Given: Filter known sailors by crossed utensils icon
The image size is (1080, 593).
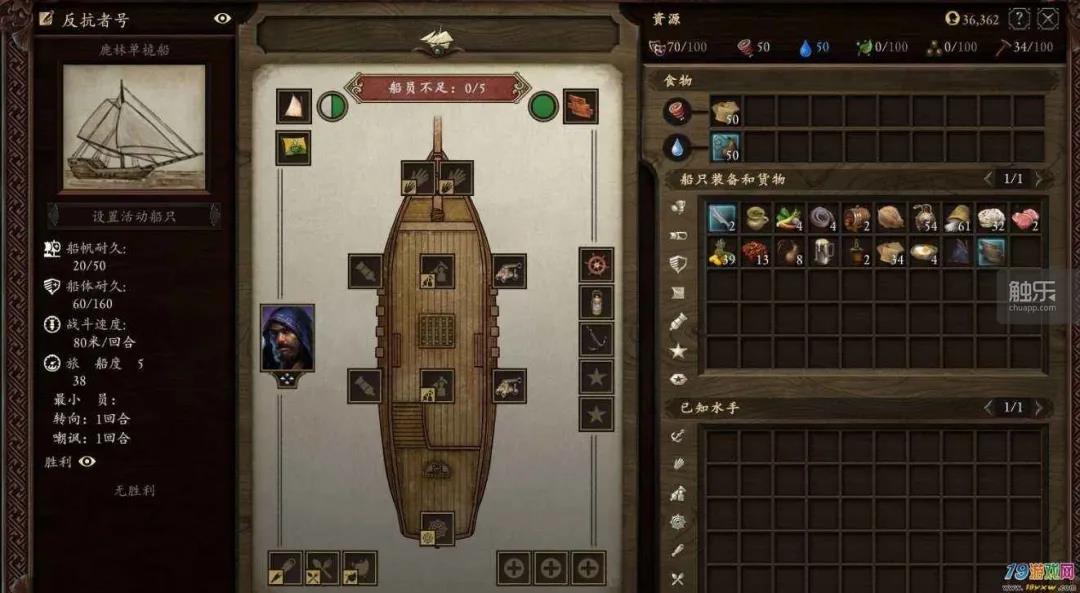Looking at the screenshot, I should coord(677,578).
